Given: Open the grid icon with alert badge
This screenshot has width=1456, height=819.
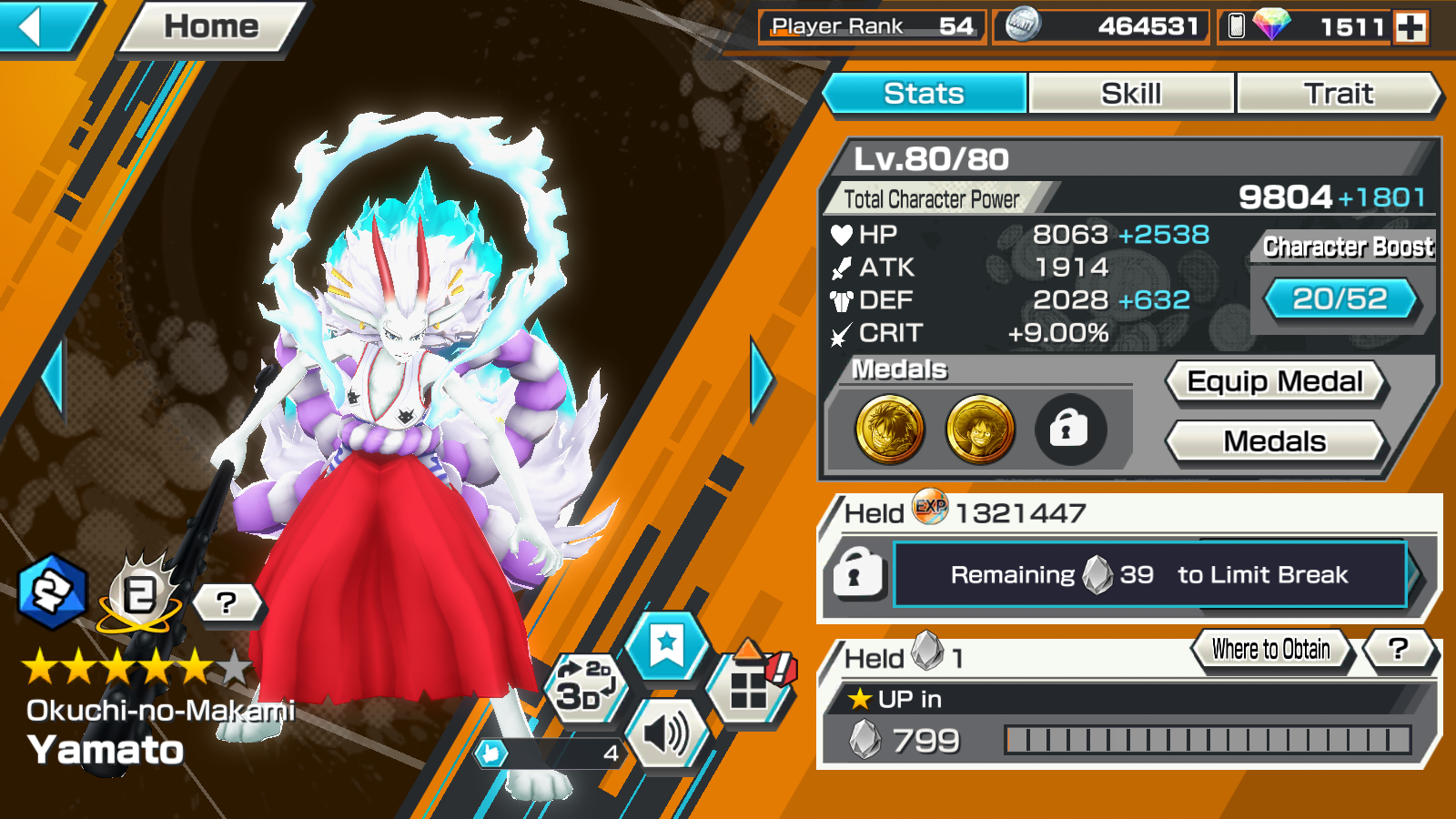Looking at the screenshot, I should 750,689.
